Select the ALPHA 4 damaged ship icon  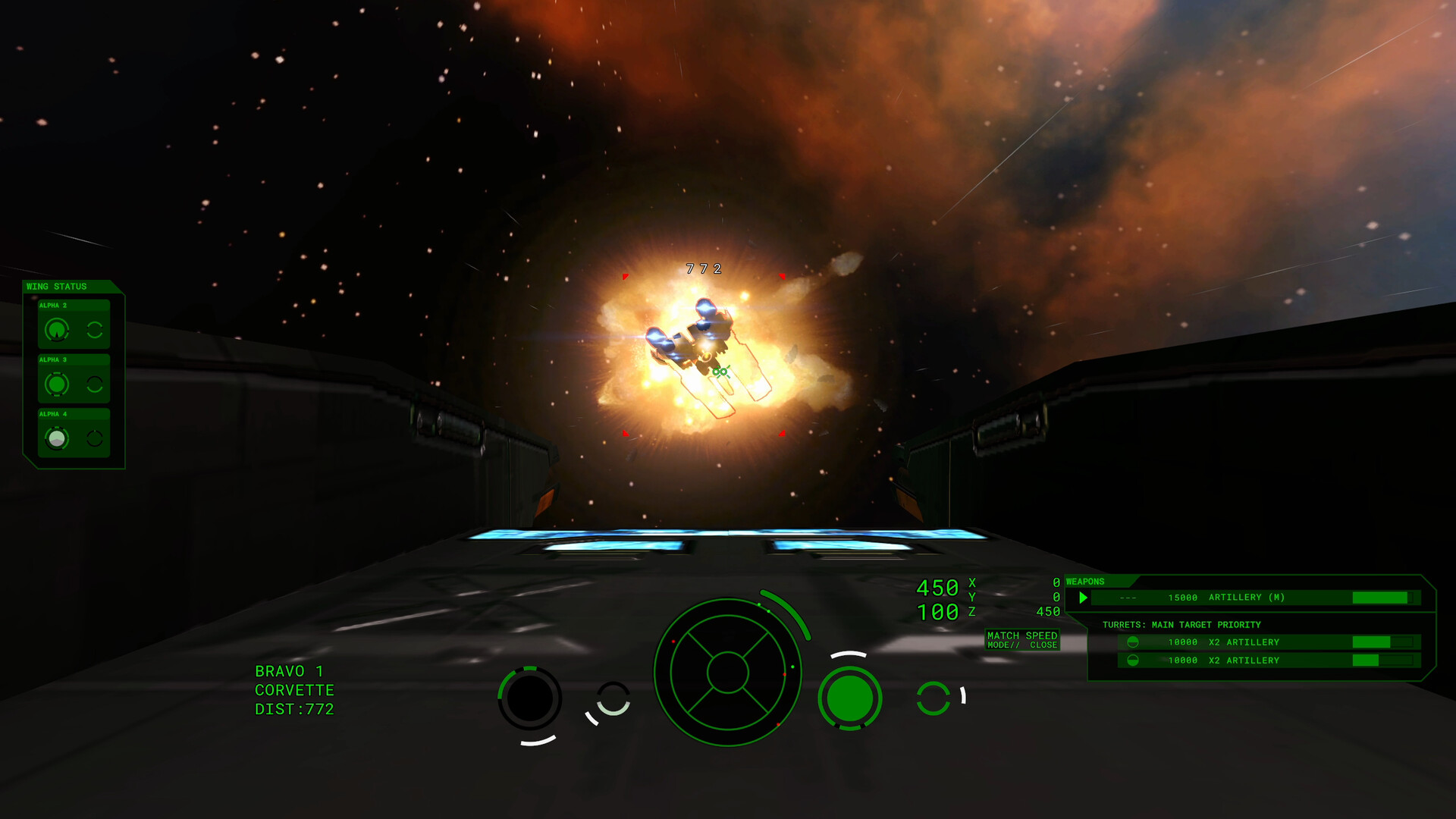58,438
